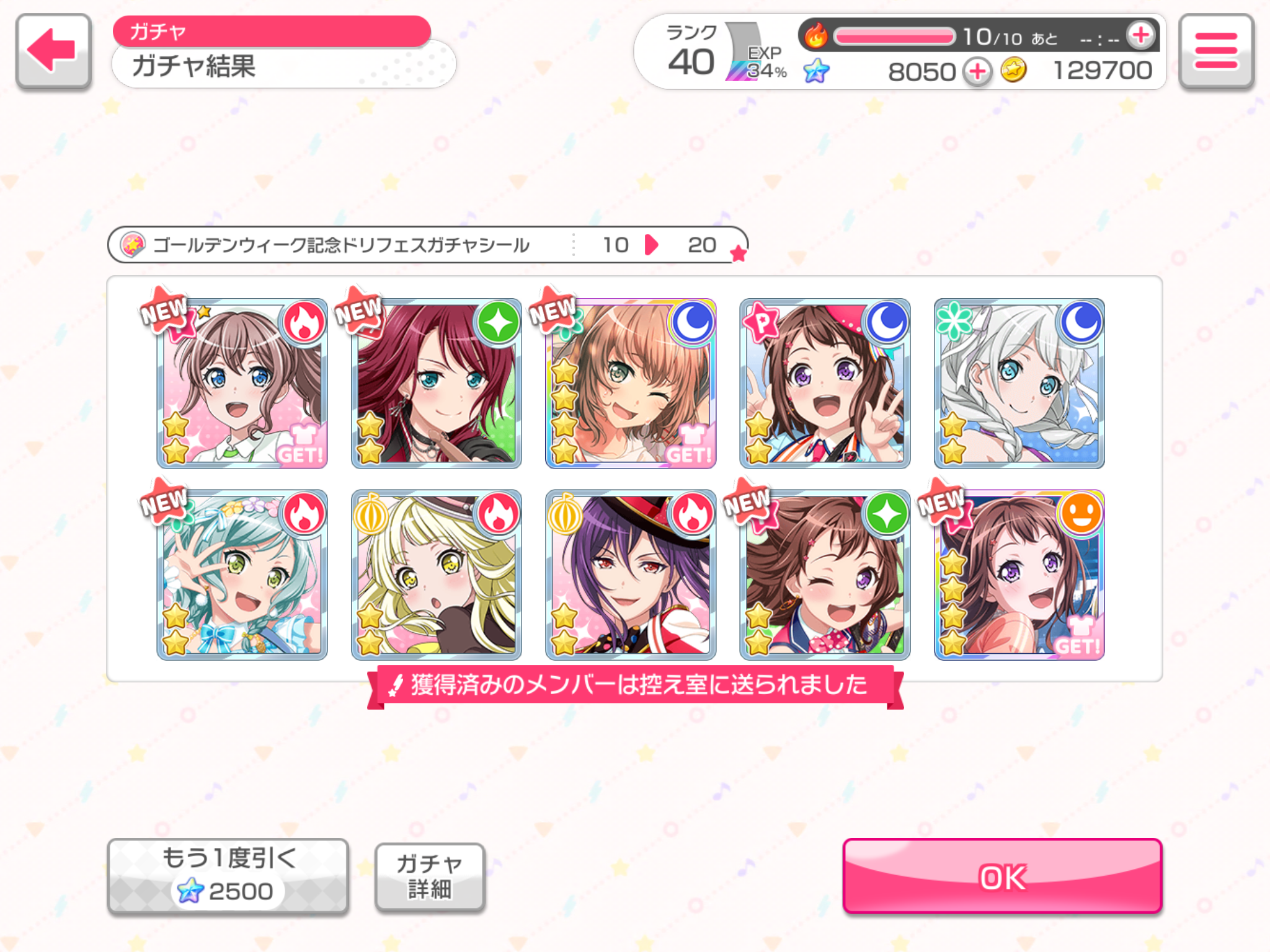Screen dimensions: 1270x952
Task: Select the twin-tail brown-haired girl card
Action: point(242,384)
